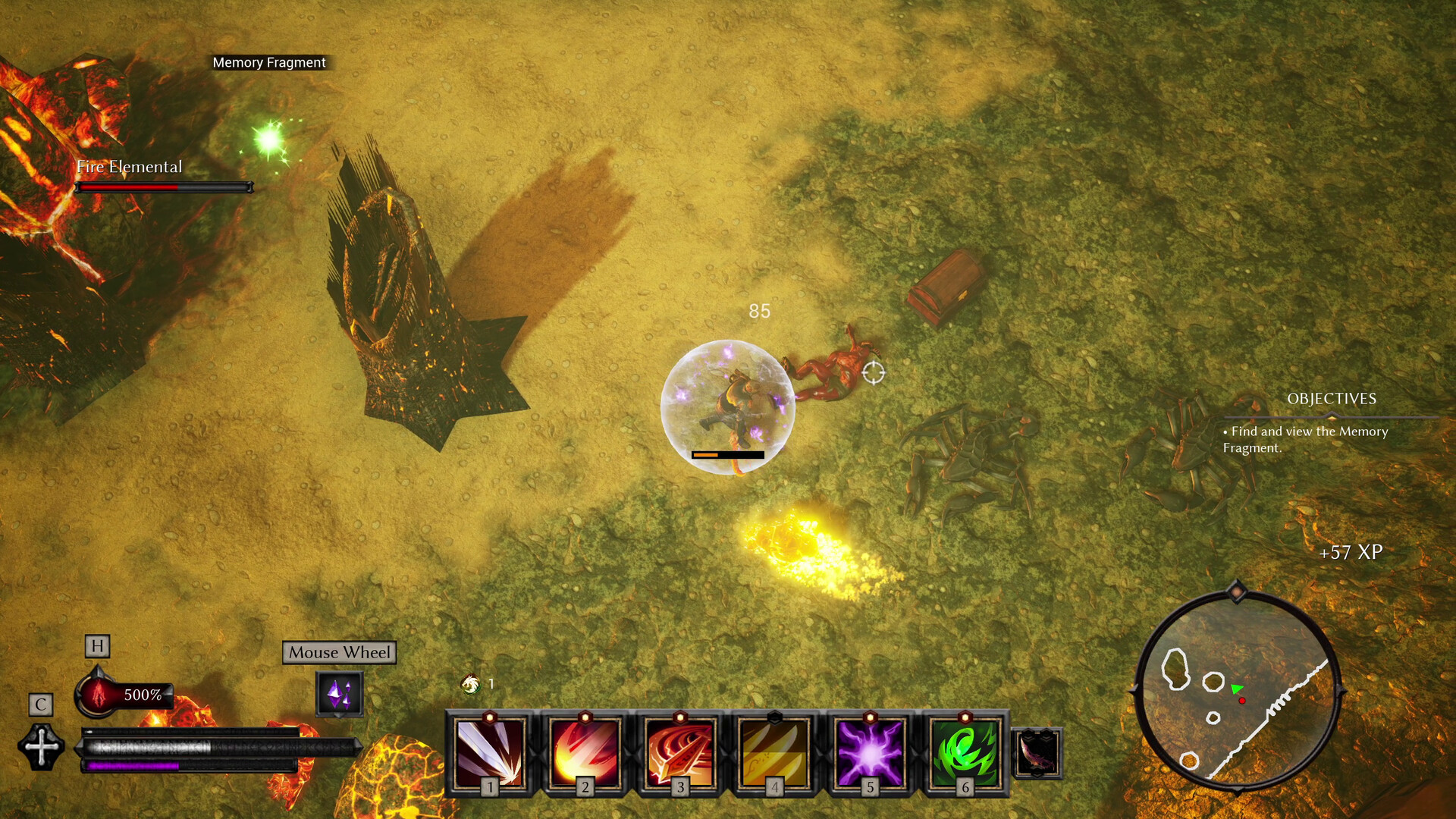The width and height of the screenshot is (1456, 819).
Task: Select the curved dagger weapon slot
Action: 1037,753
